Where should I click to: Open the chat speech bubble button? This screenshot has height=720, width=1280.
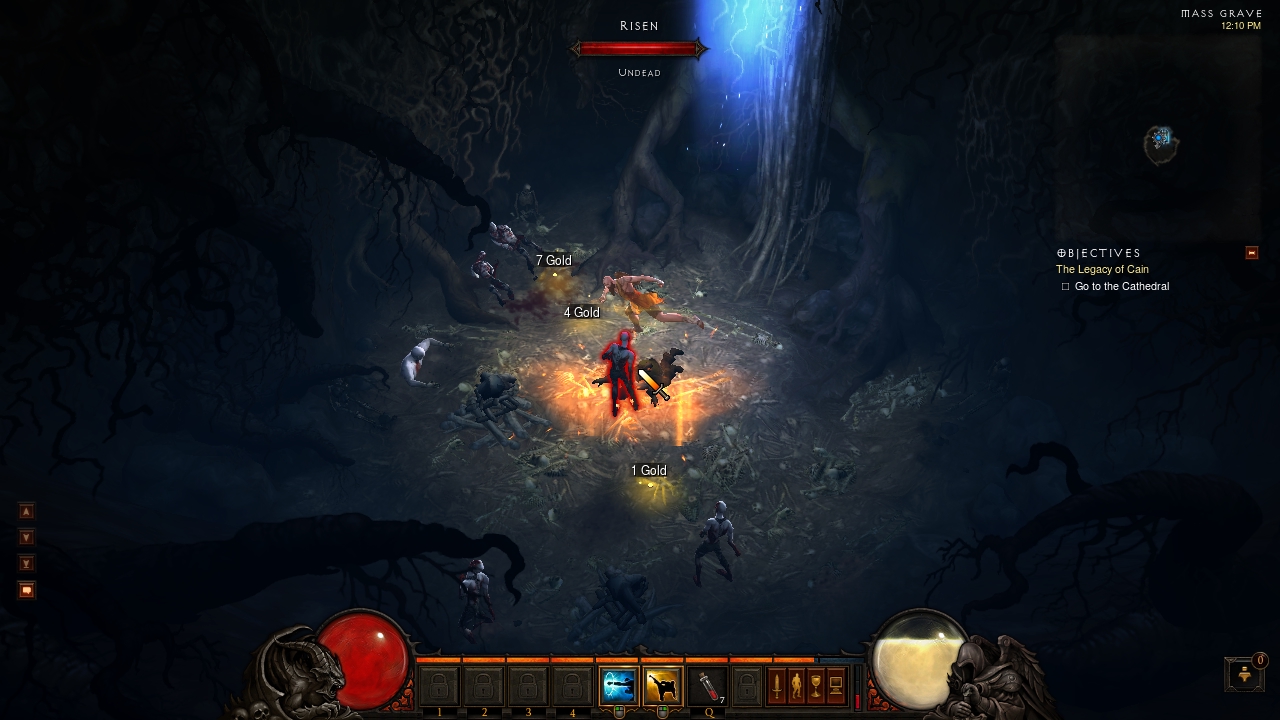(x=27, y=590)
